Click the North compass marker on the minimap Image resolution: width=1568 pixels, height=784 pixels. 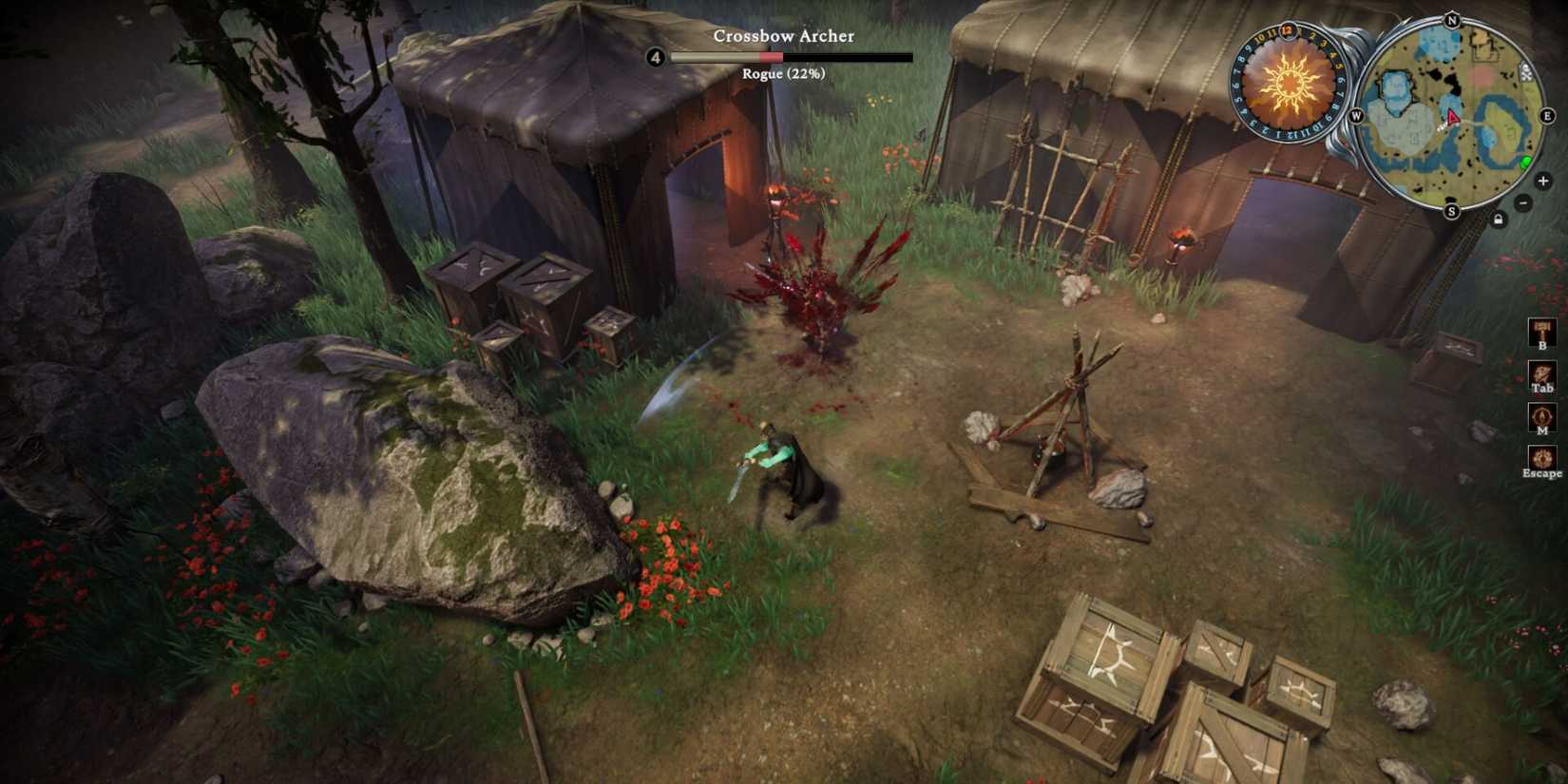coord(1451,21)
